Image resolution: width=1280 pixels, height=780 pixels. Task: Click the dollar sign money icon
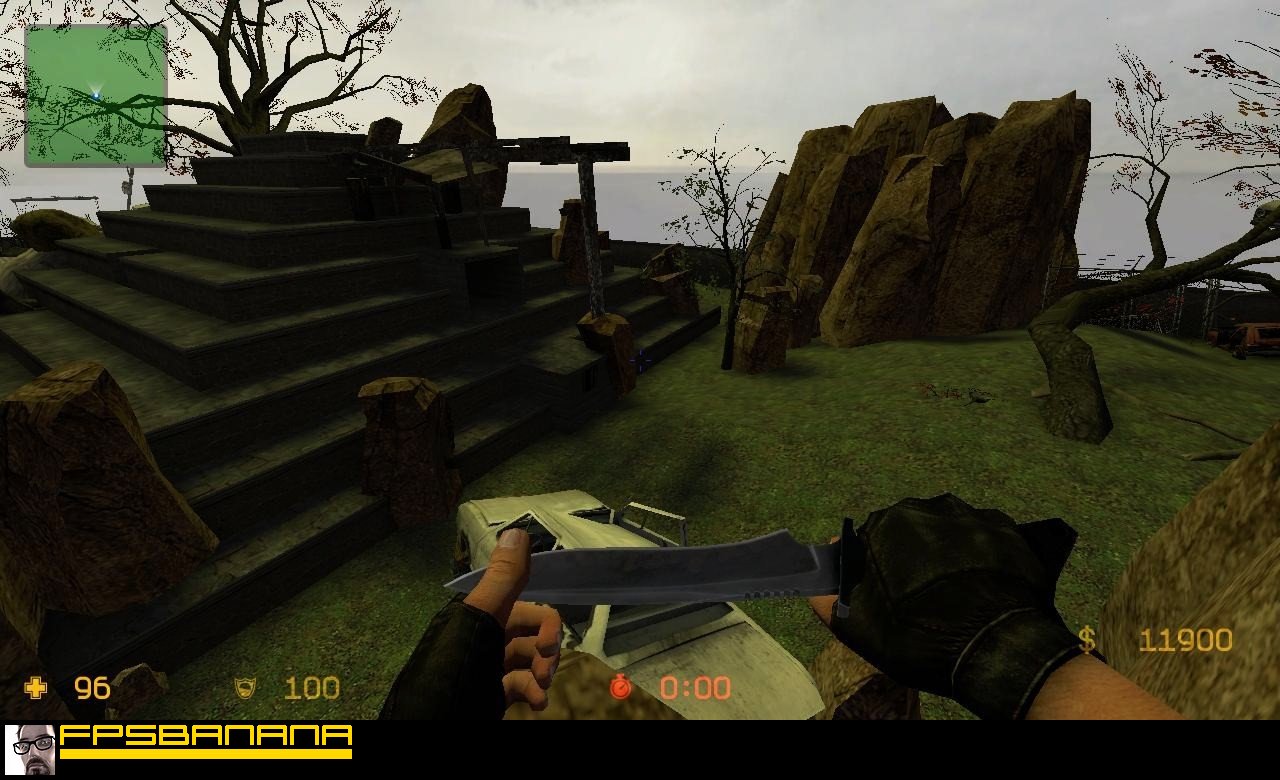point(1086,639)
